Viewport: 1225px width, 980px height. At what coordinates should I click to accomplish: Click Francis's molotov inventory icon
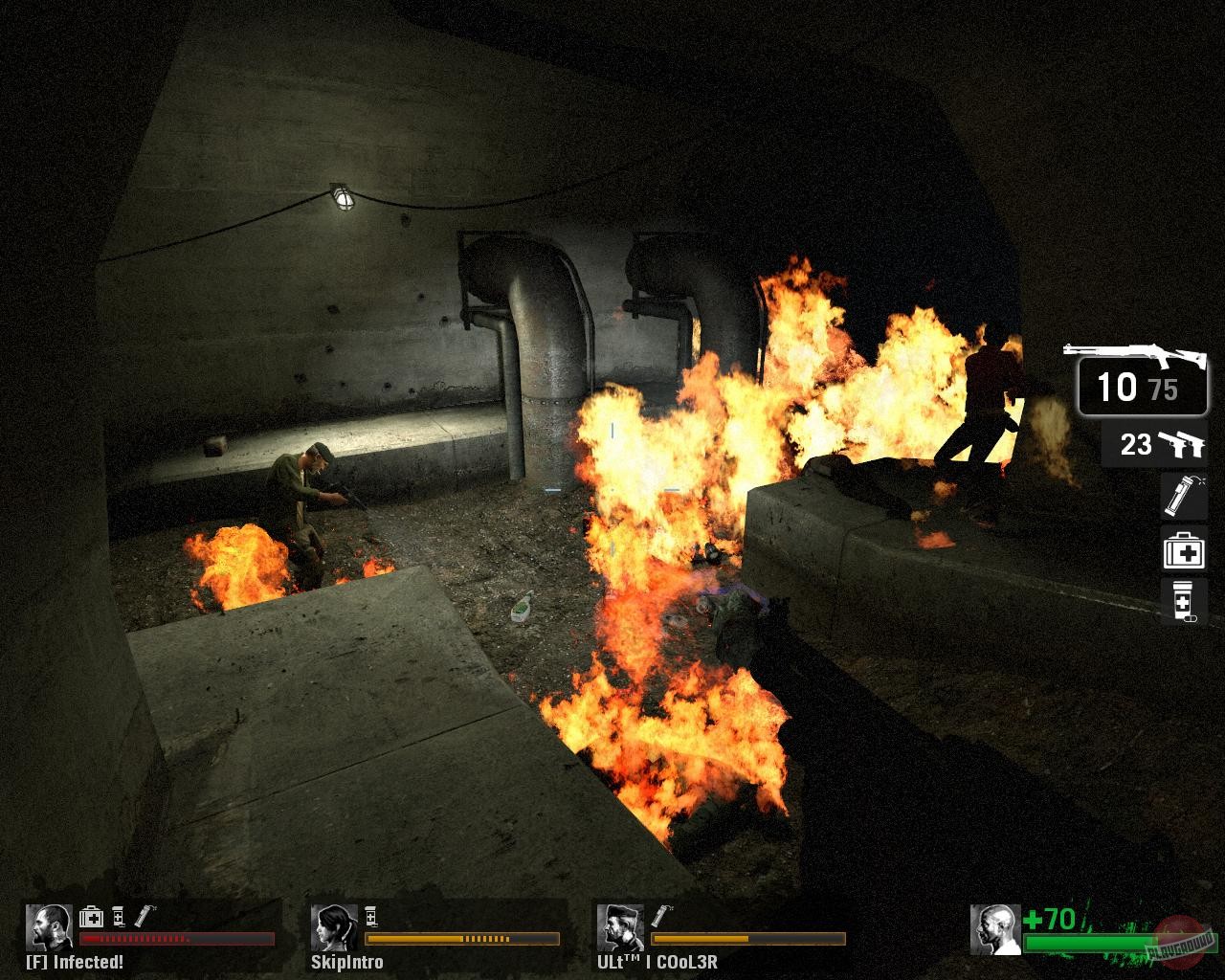coord(144,916)
